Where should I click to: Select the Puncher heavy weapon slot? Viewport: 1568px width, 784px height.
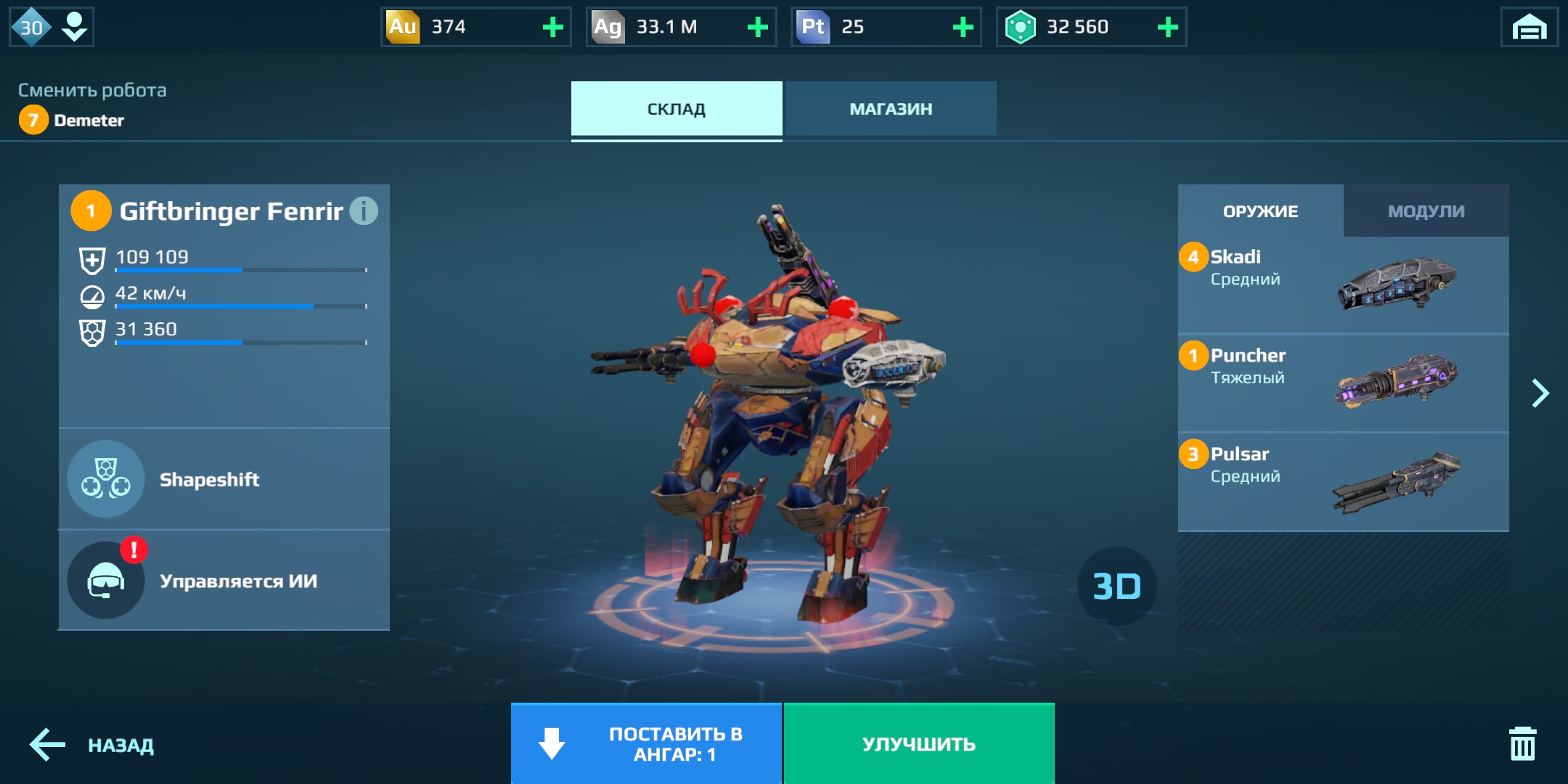pos(1343,383)
